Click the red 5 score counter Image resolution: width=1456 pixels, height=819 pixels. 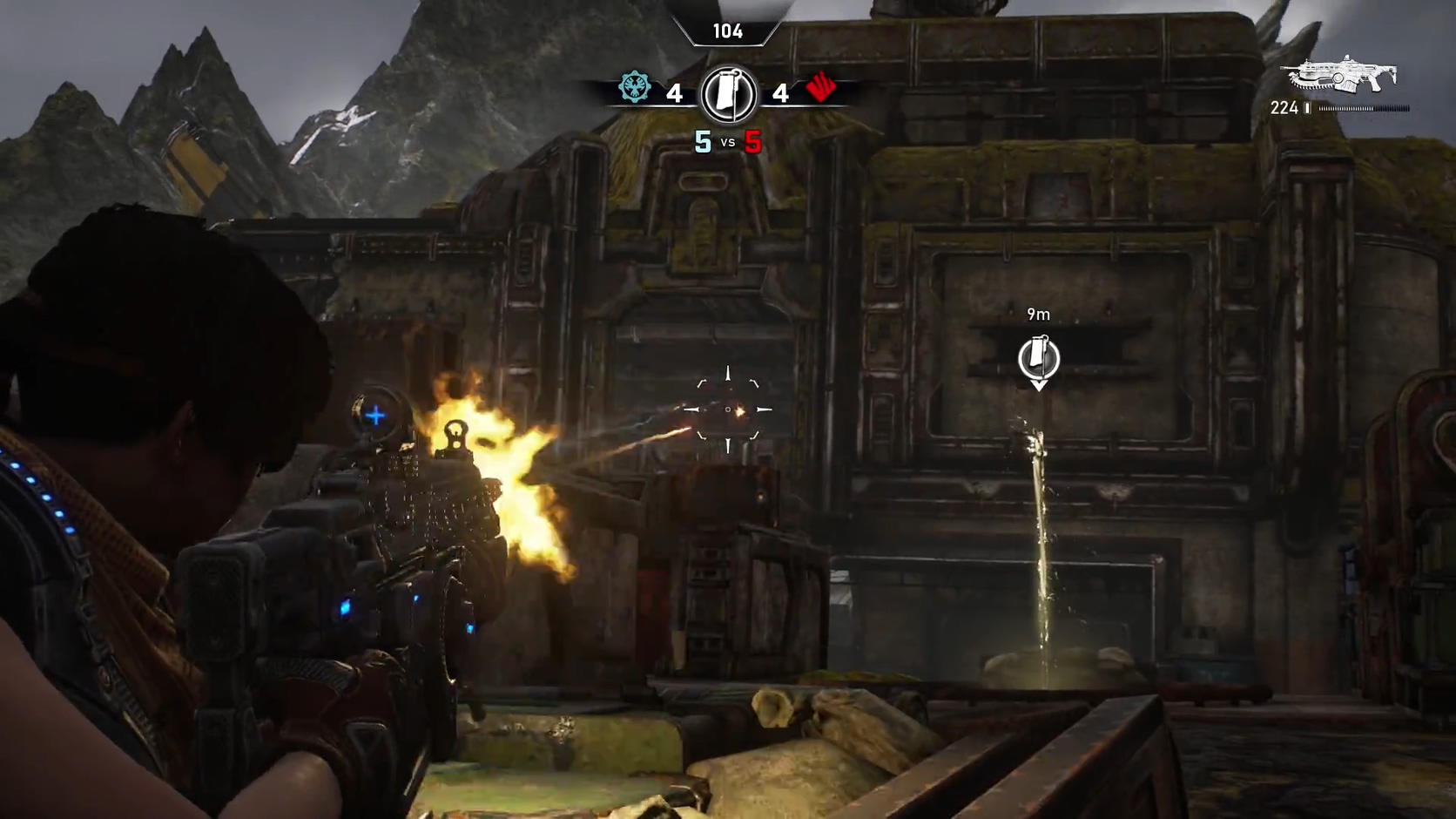(752, 142)
